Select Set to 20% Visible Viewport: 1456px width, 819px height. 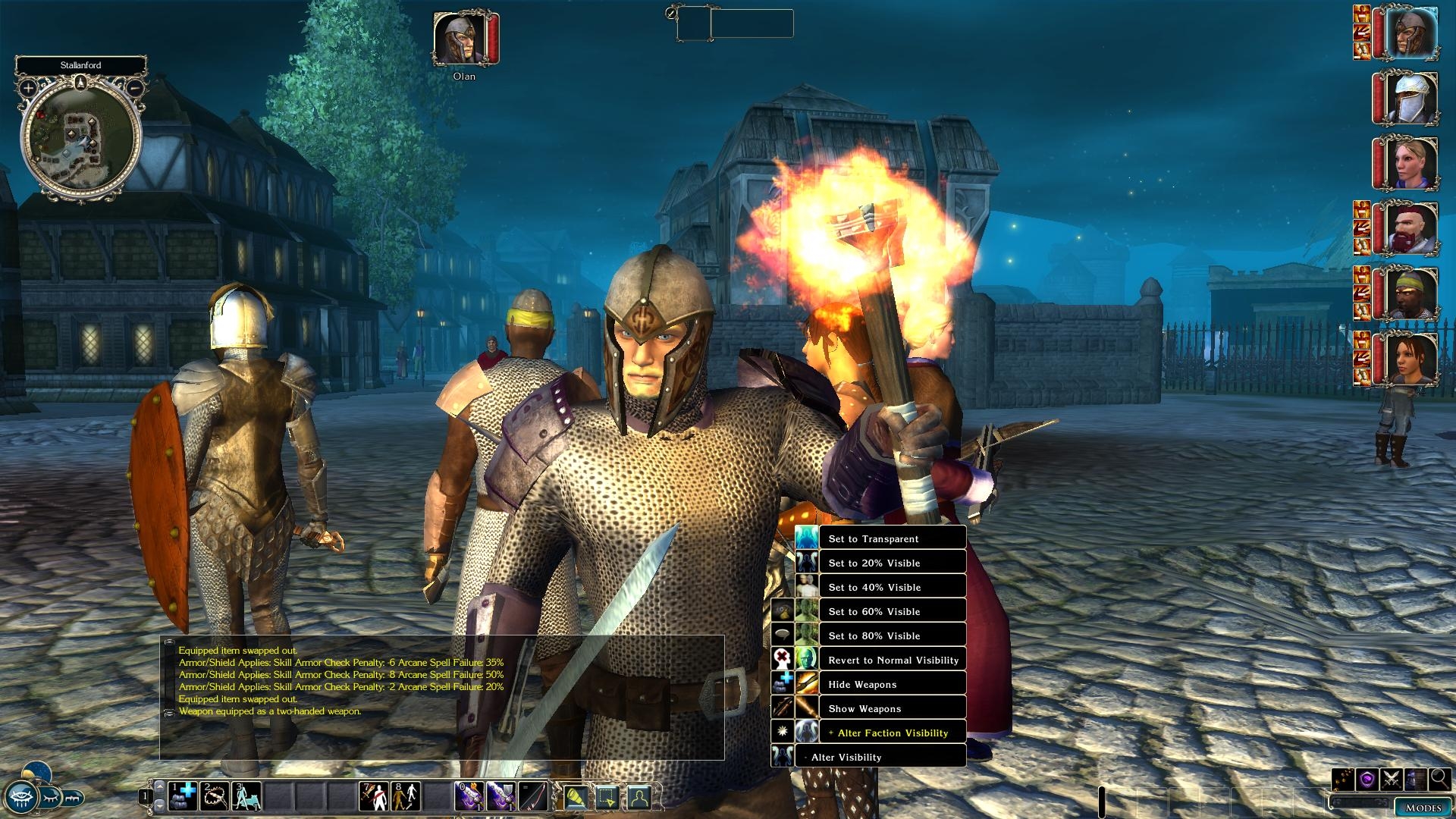(x=892, y=563)
